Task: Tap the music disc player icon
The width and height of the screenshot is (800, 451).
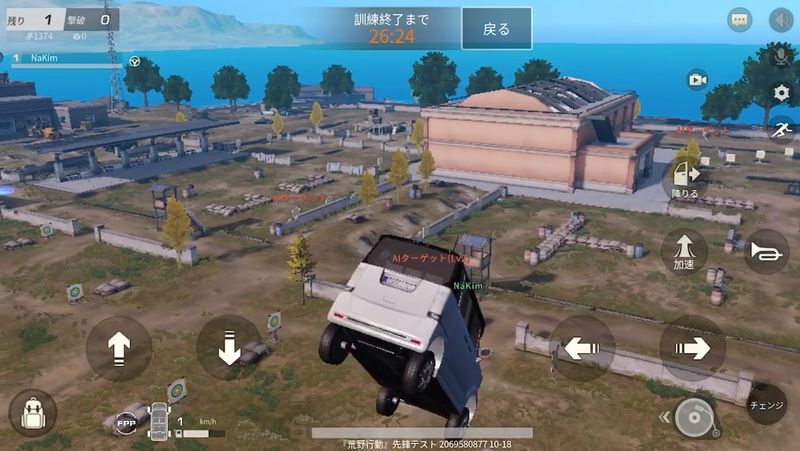Action: (694, 416)
